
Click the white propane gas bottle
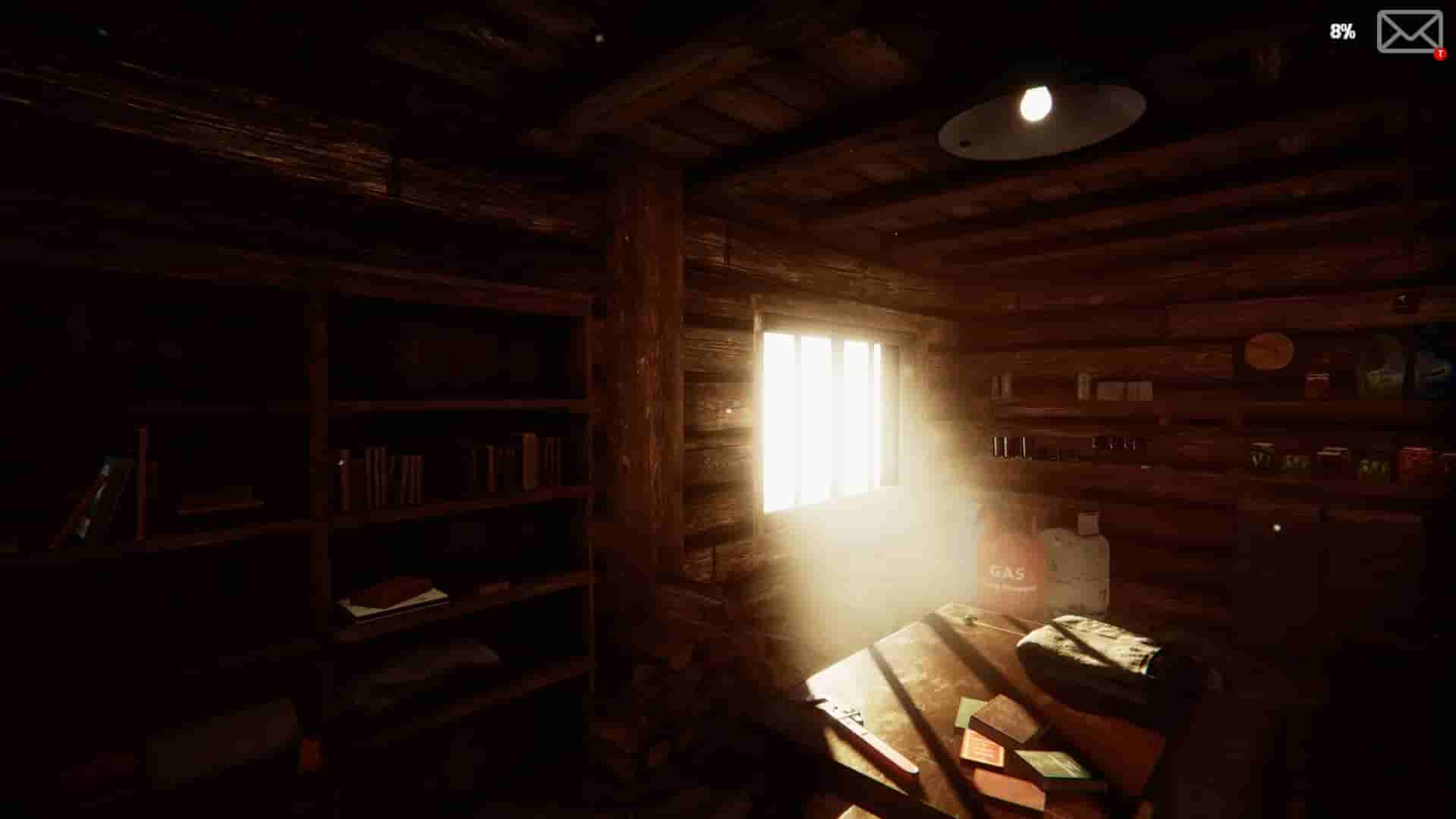click(x=1081, y=562)
